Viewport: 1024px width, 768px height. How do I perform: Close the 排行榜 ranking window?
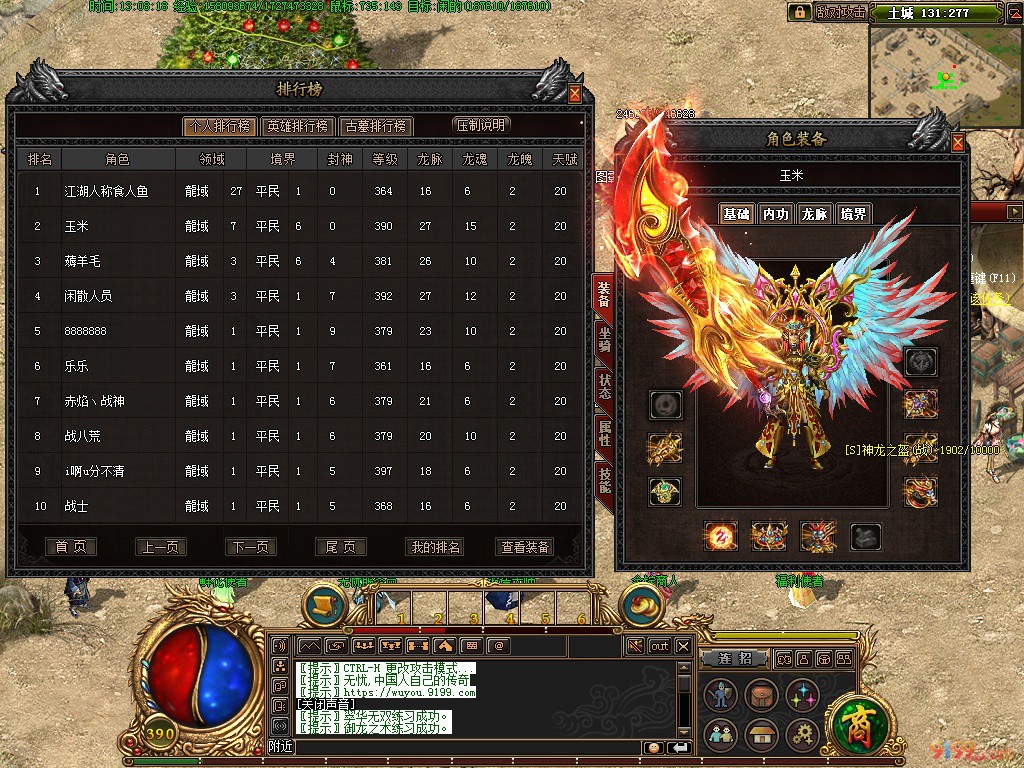coord(575,94)
